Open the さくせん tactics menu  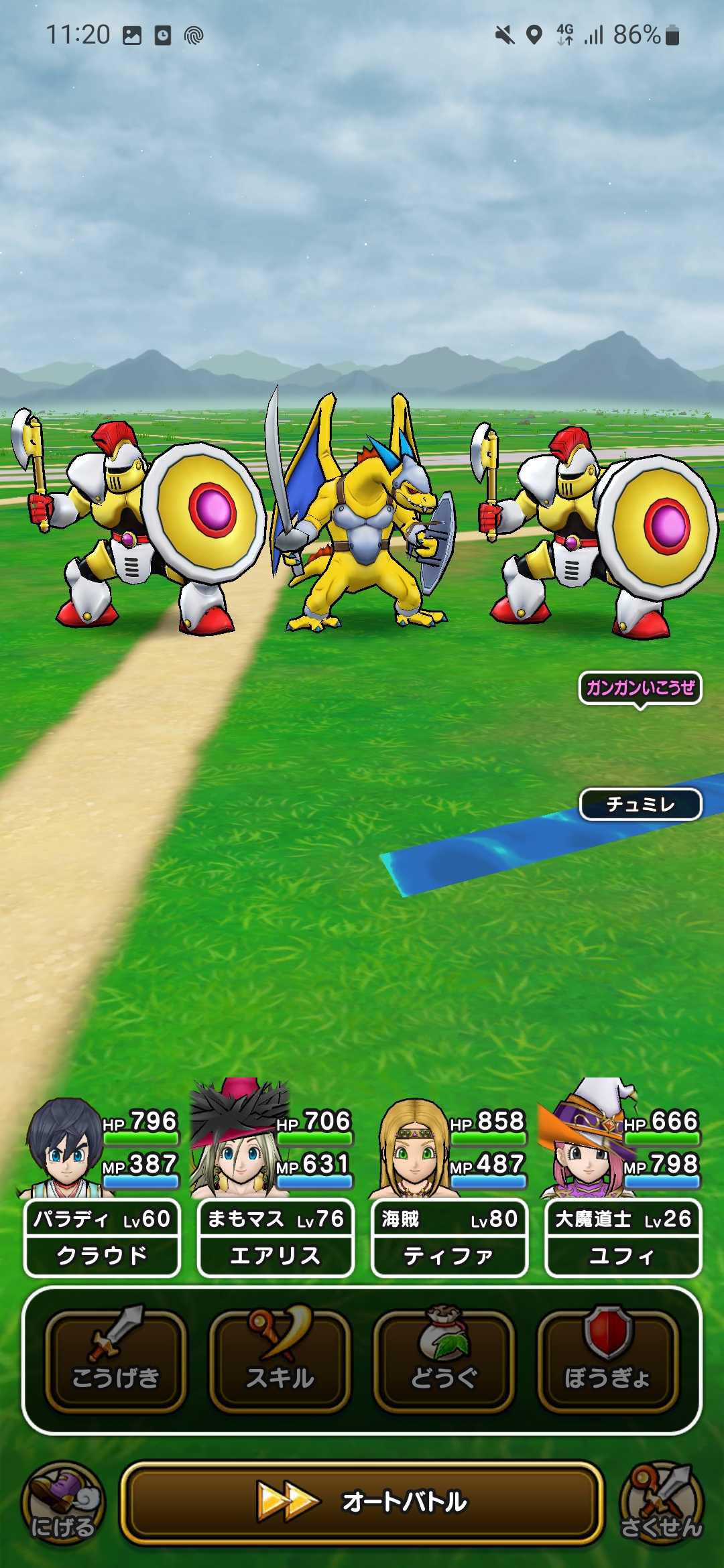point(661,1504)
